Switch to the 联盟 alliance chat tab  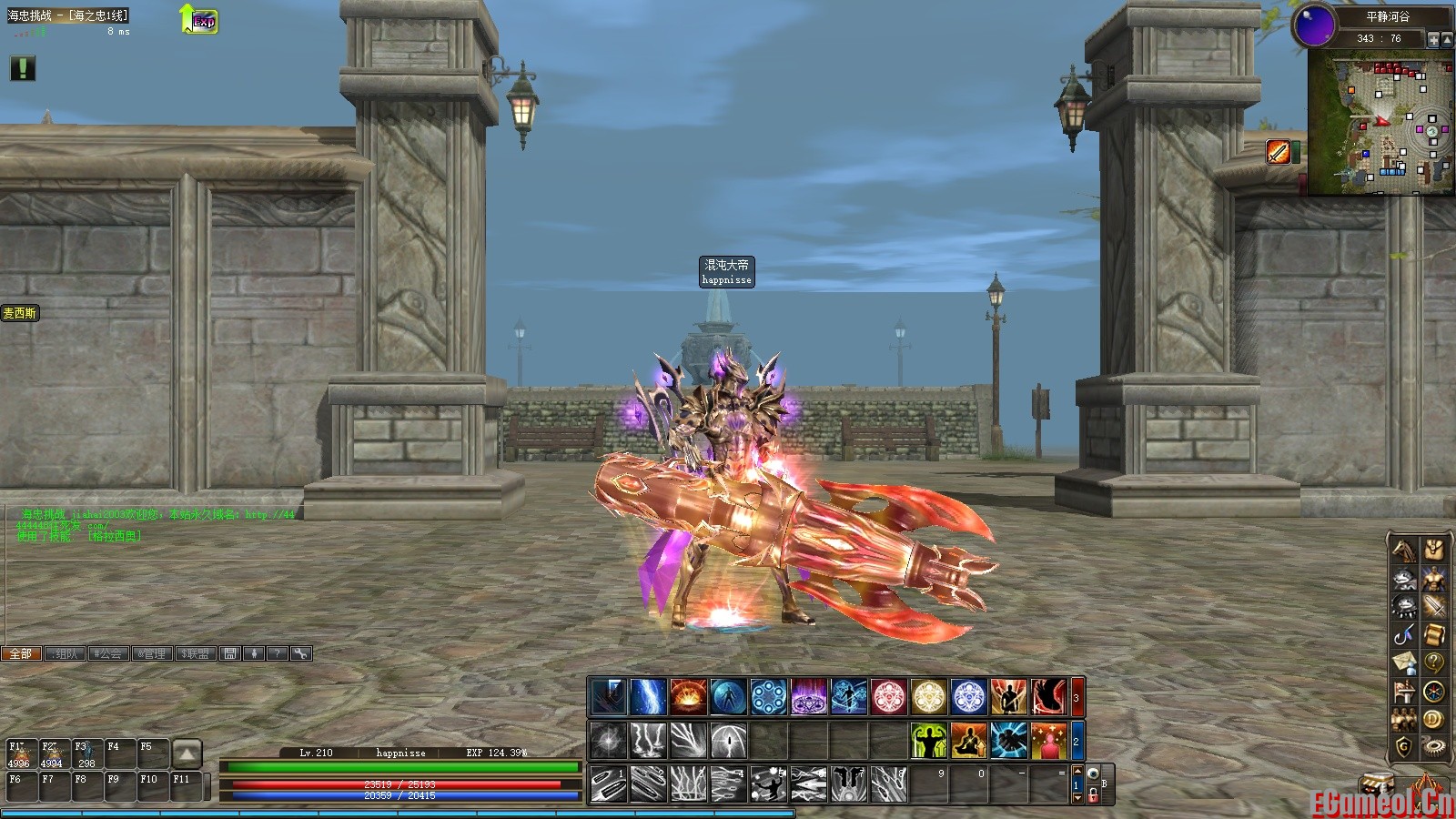[x=196, y=653]
